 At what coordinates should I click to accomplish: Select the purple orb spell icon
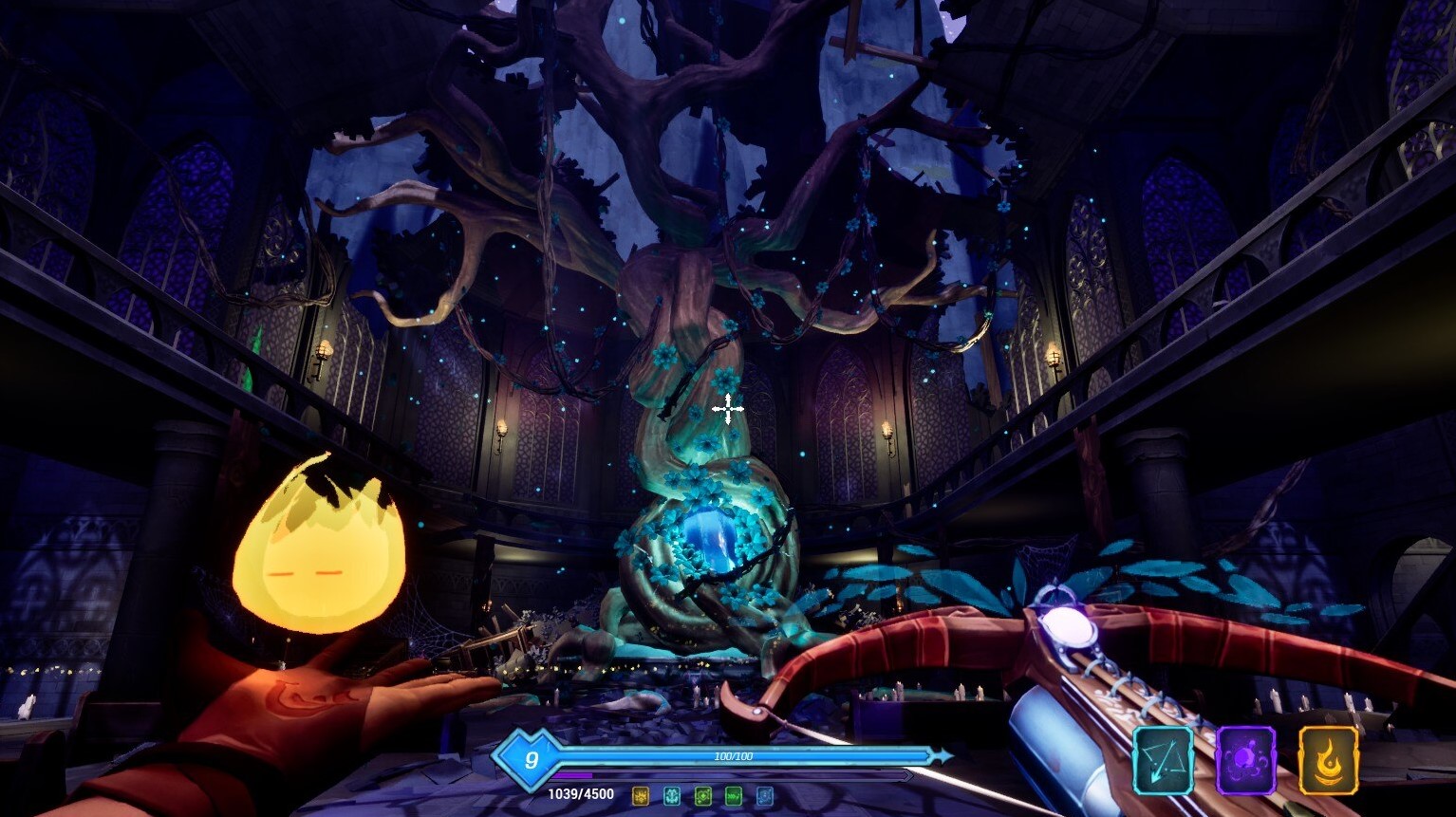(x=1245, y=758)
